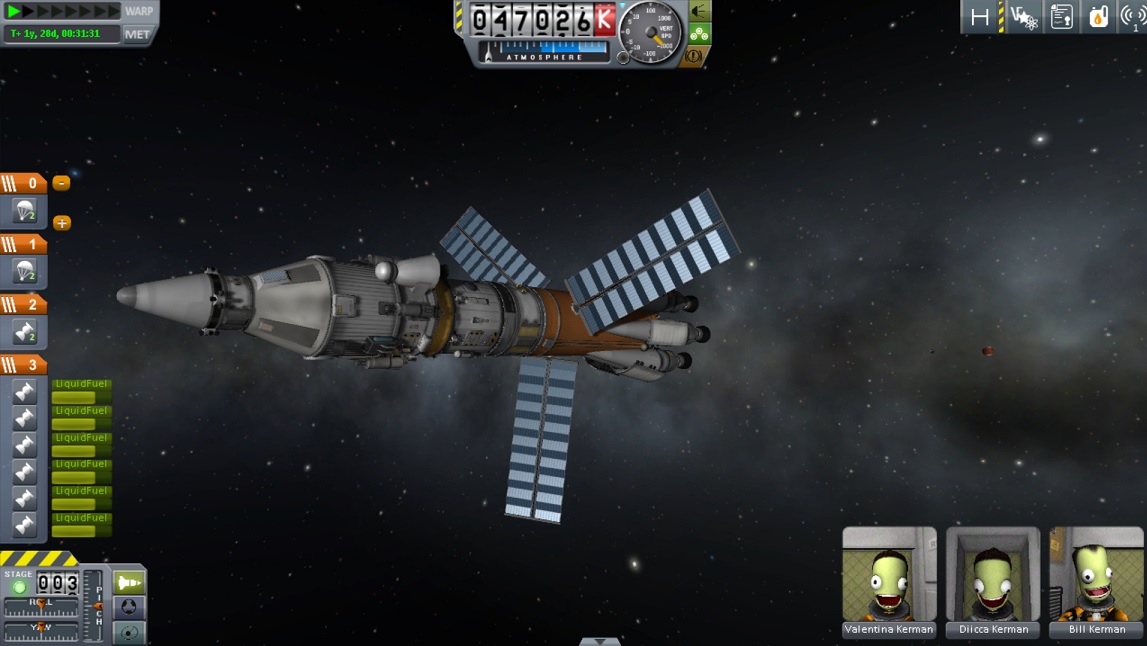Image resolution: width=1147 pixels, height=646 pixels.
Task: Open the CommNet signal icon
Action: [1133, 17]
